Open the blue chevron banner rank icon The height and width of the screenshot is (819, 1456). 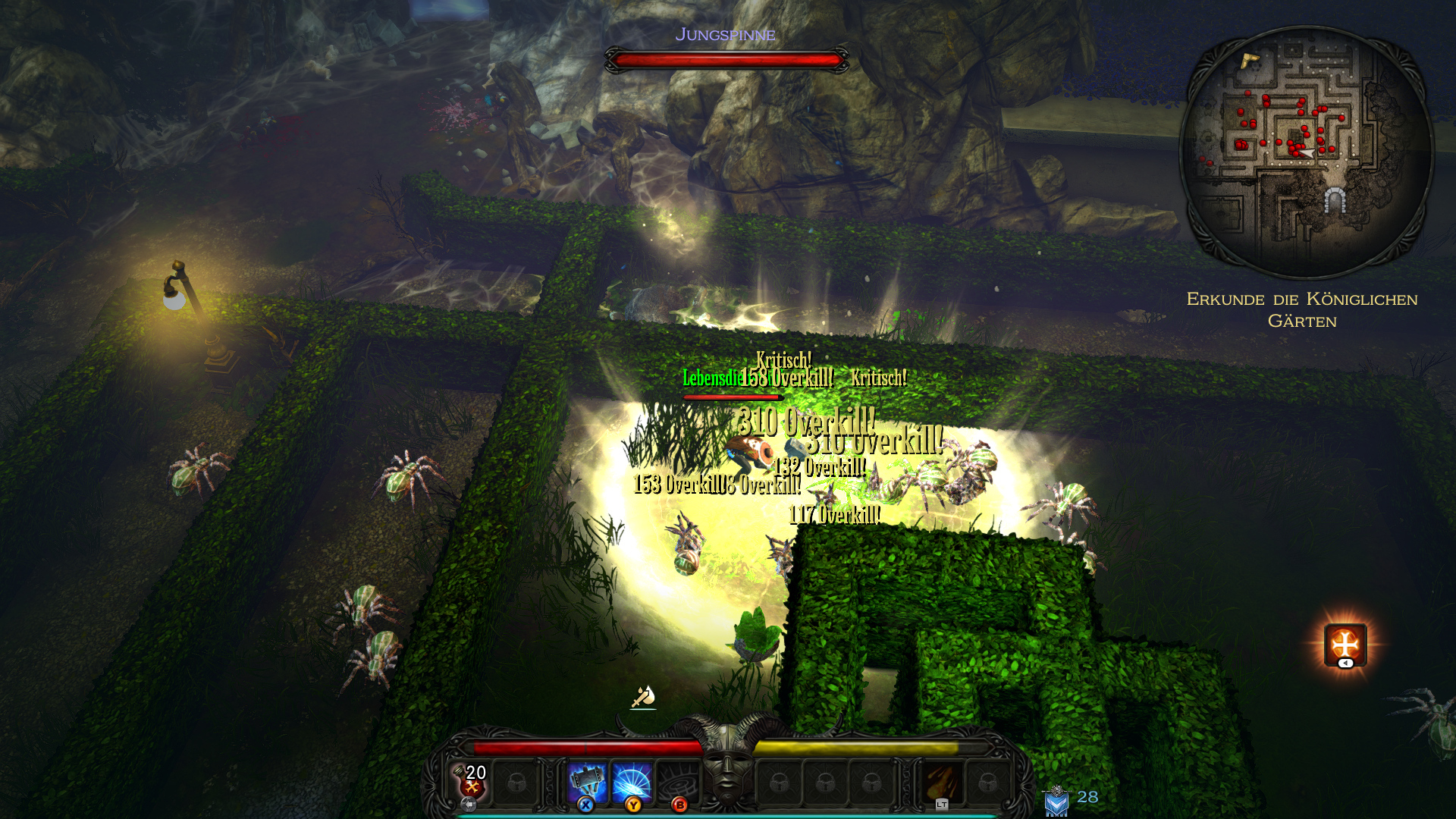tap(1056, 802)
